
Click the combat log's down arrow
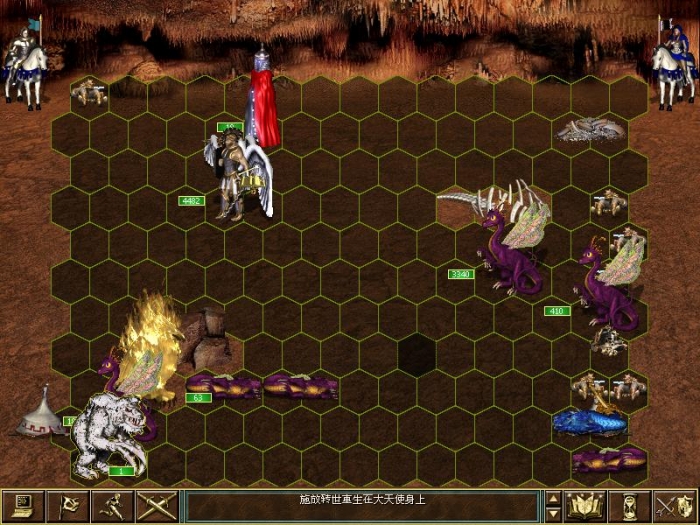(x=553, y=514)
